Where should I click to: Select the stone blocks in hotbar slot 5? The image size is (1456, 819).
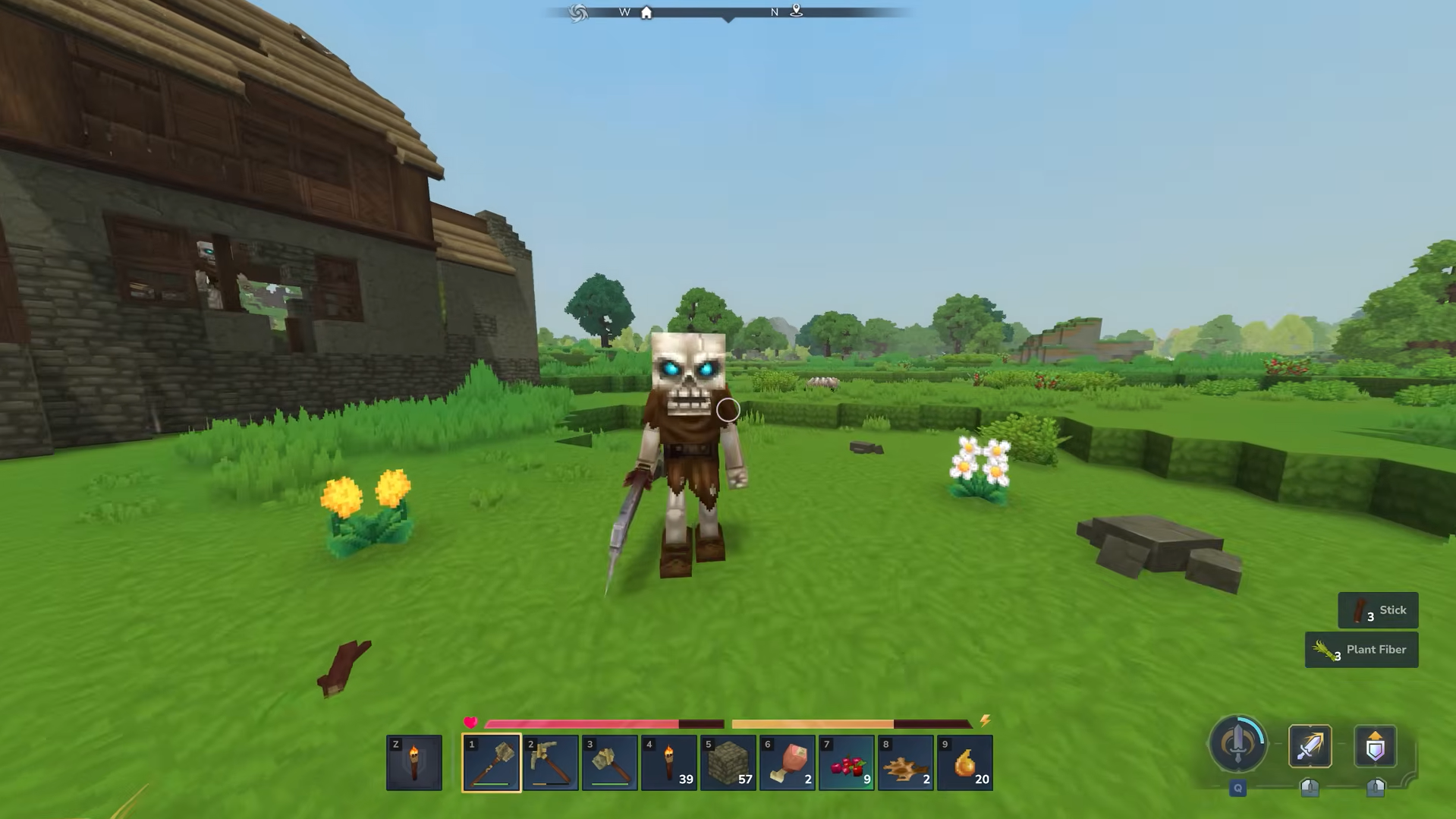pos(727,762)
